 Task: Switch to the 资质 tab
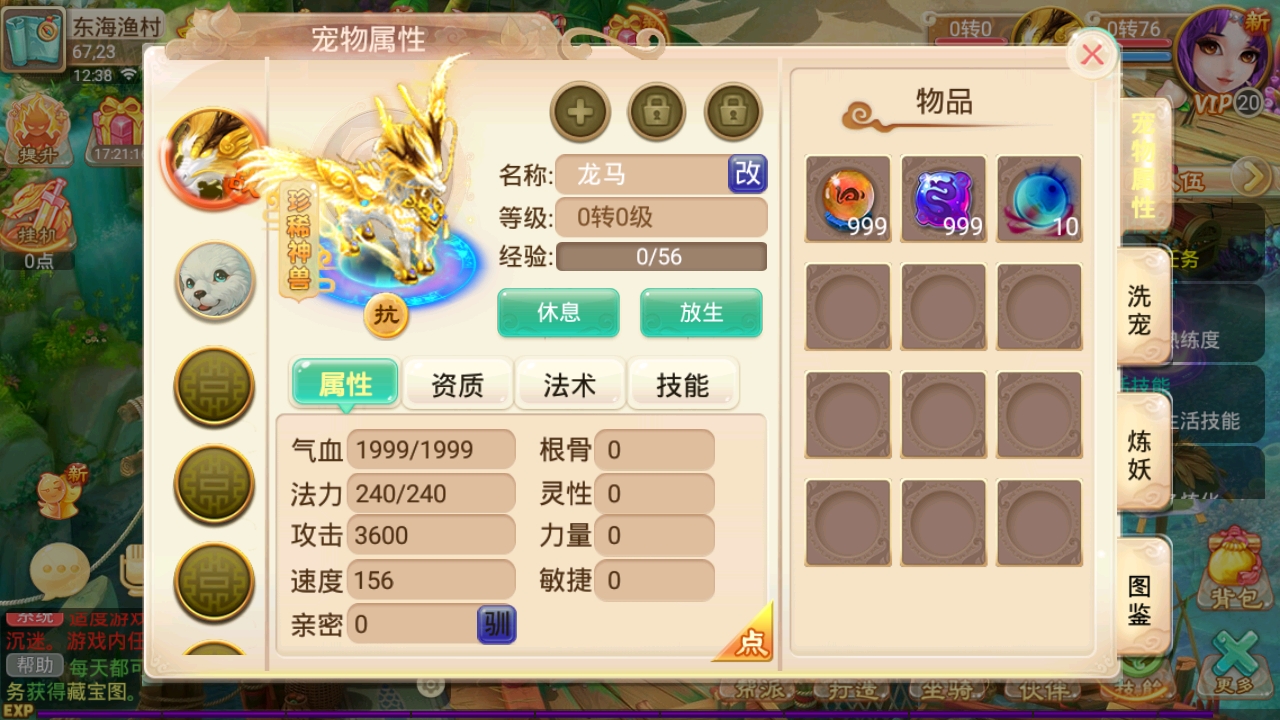coord(458,384)
